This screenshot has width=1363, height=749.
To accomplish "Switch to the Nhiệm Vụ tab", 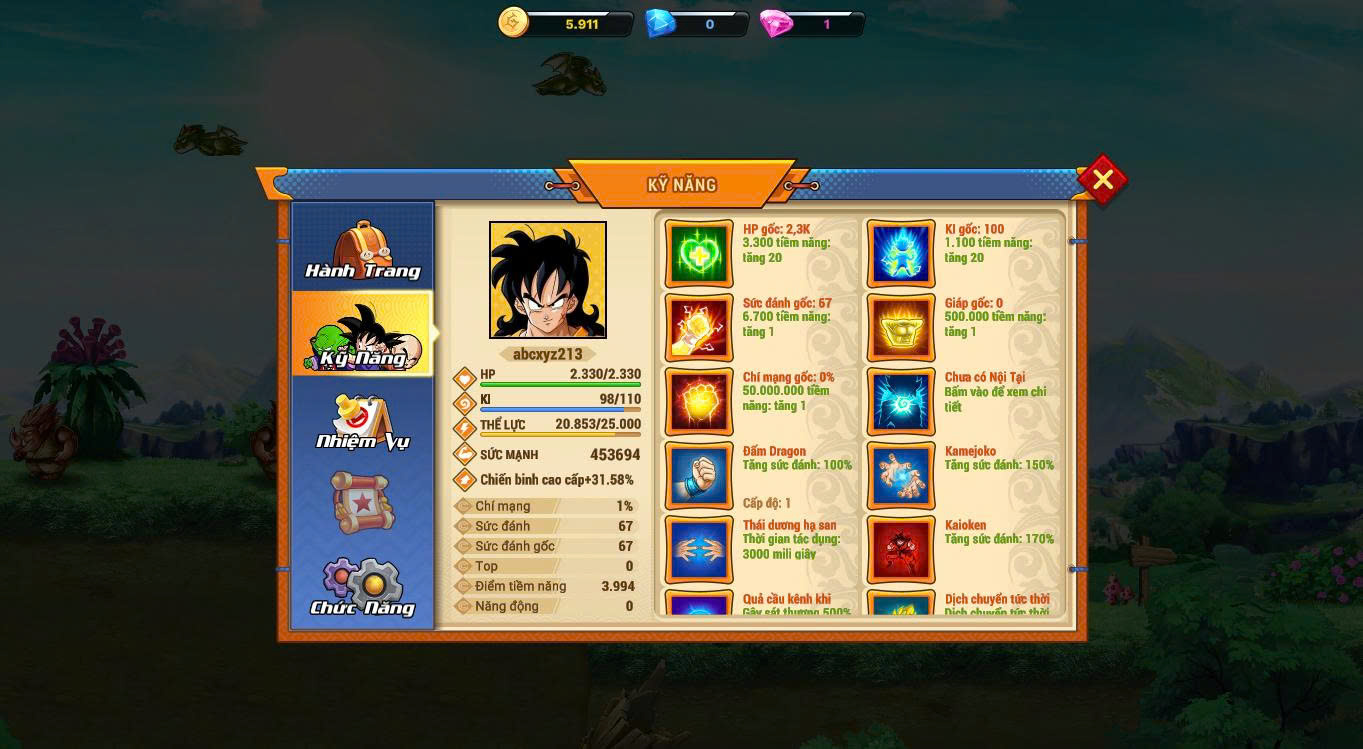I will (362, 422).
